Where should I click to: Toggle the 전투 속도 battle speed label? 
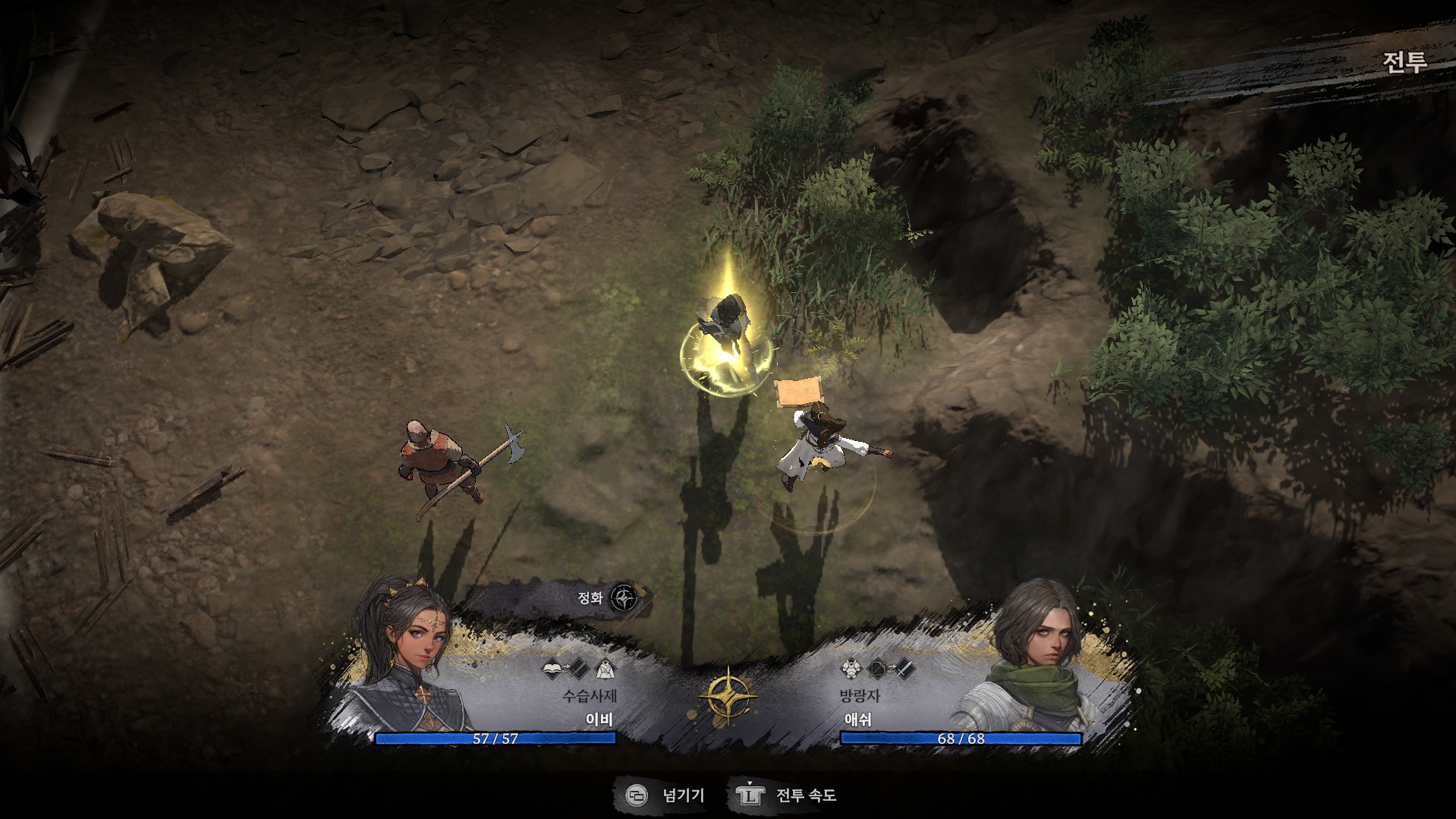(806, 795)
